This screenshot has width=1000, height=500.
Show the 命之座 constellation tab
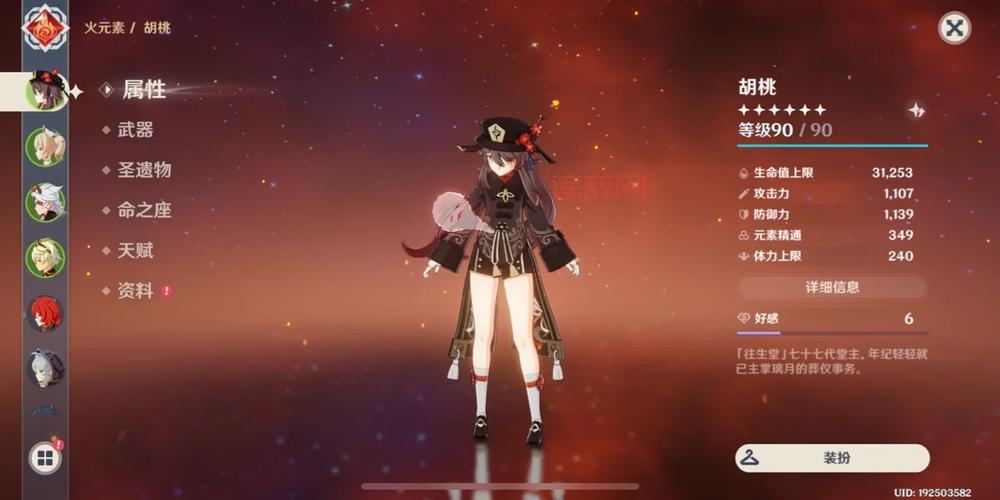[144, 210]
